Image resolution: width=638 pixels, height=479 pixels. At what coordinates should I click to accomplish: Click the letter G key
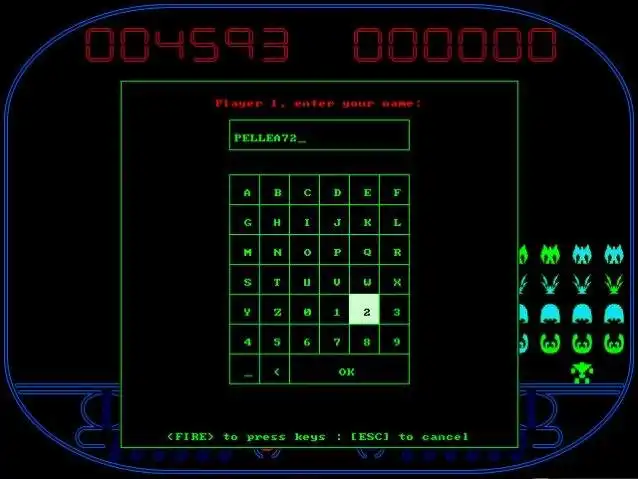(245, 222)
